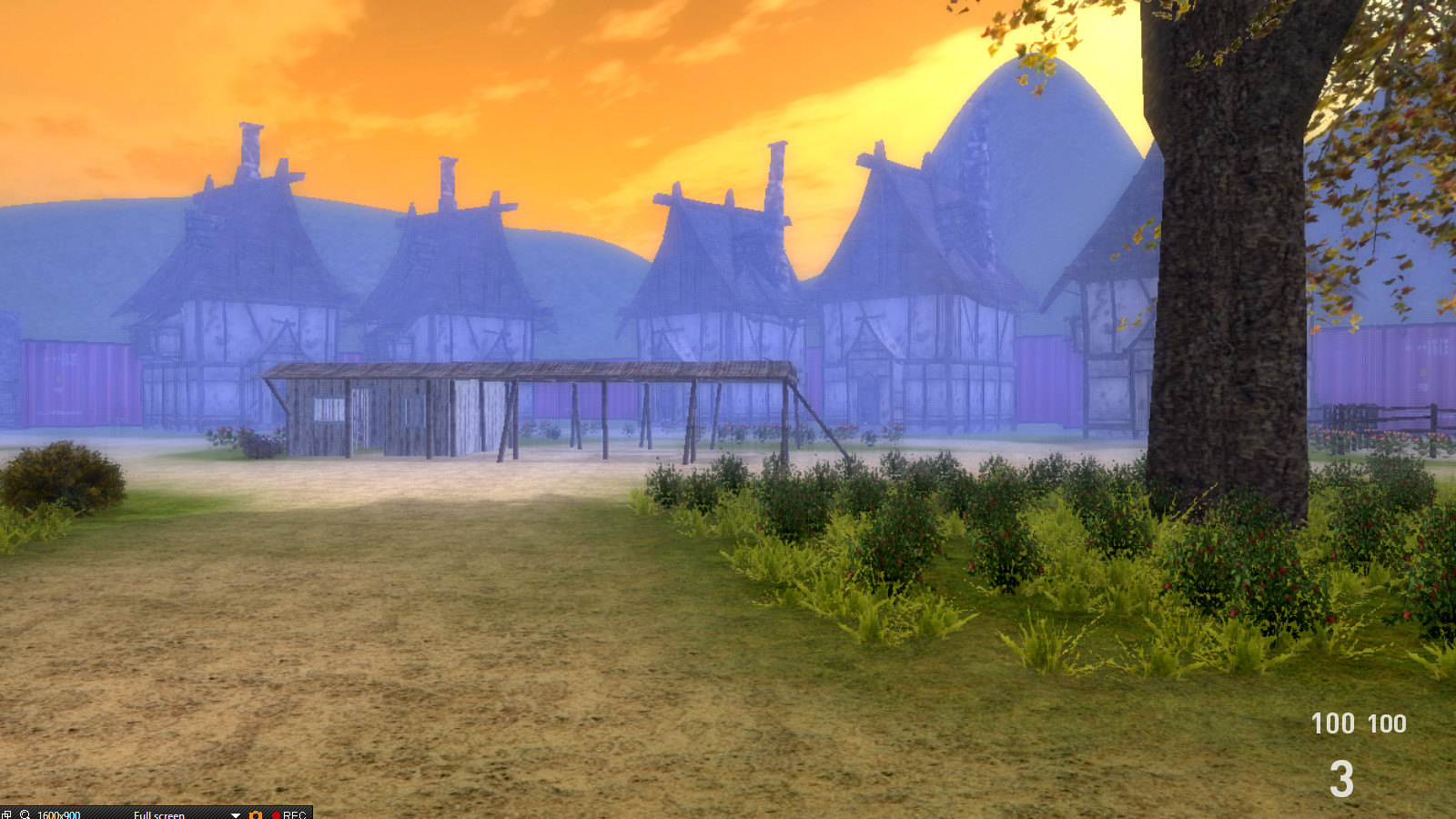Click the 1600x900 resolution label
The height and width of the screenshot is (819, 1456).
57,814
